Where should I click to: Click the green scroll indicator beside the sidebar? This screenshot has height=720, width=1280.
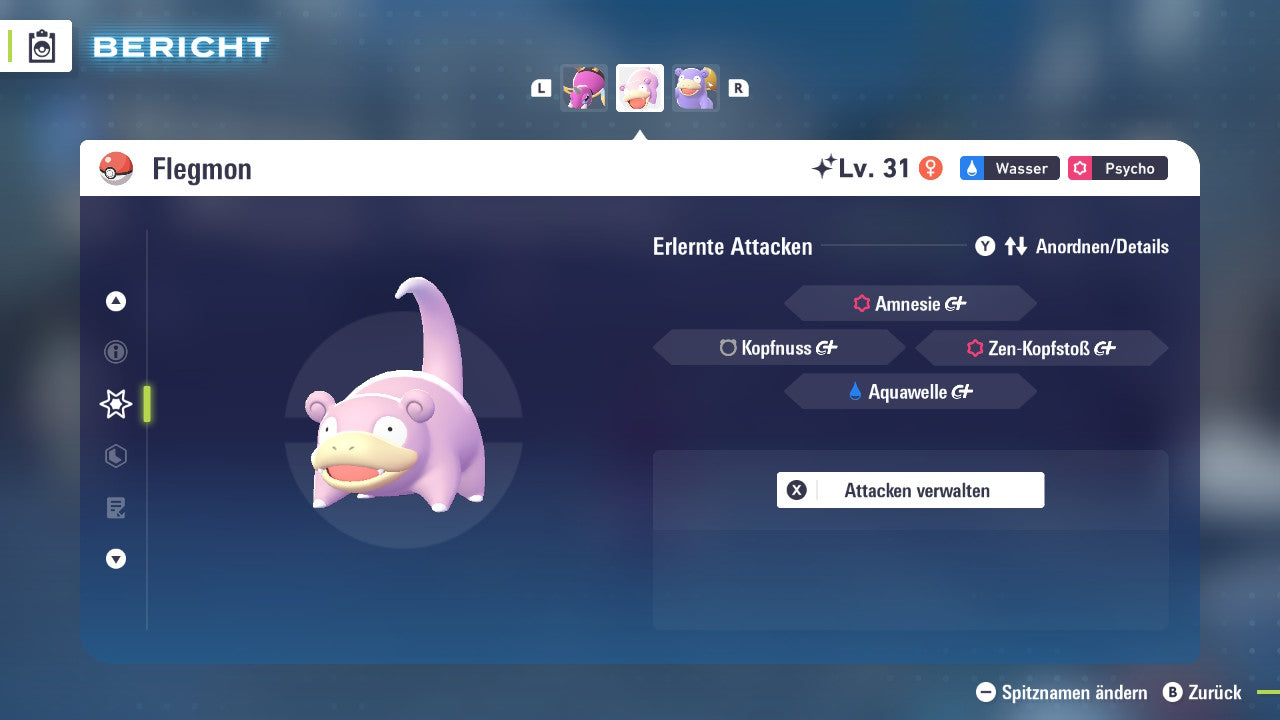[145, 404]
